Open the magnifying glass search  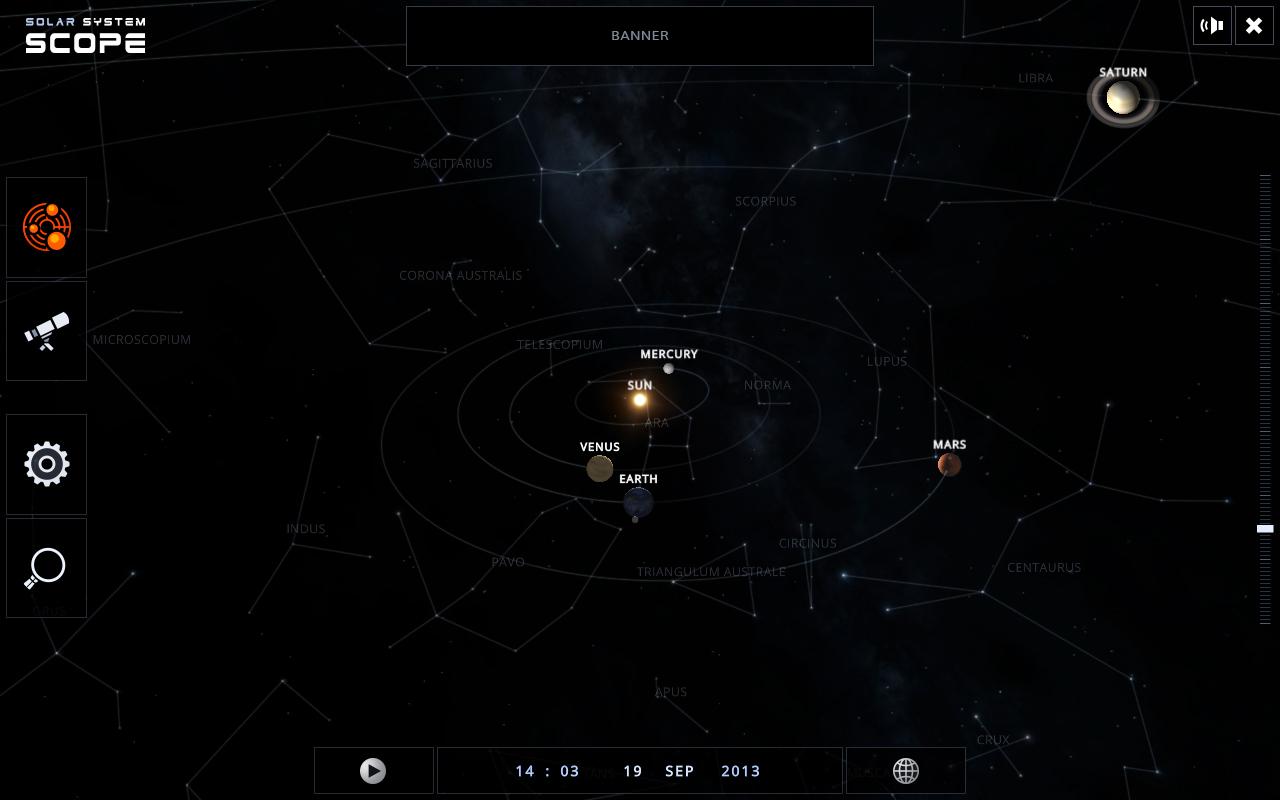(47, 568)
